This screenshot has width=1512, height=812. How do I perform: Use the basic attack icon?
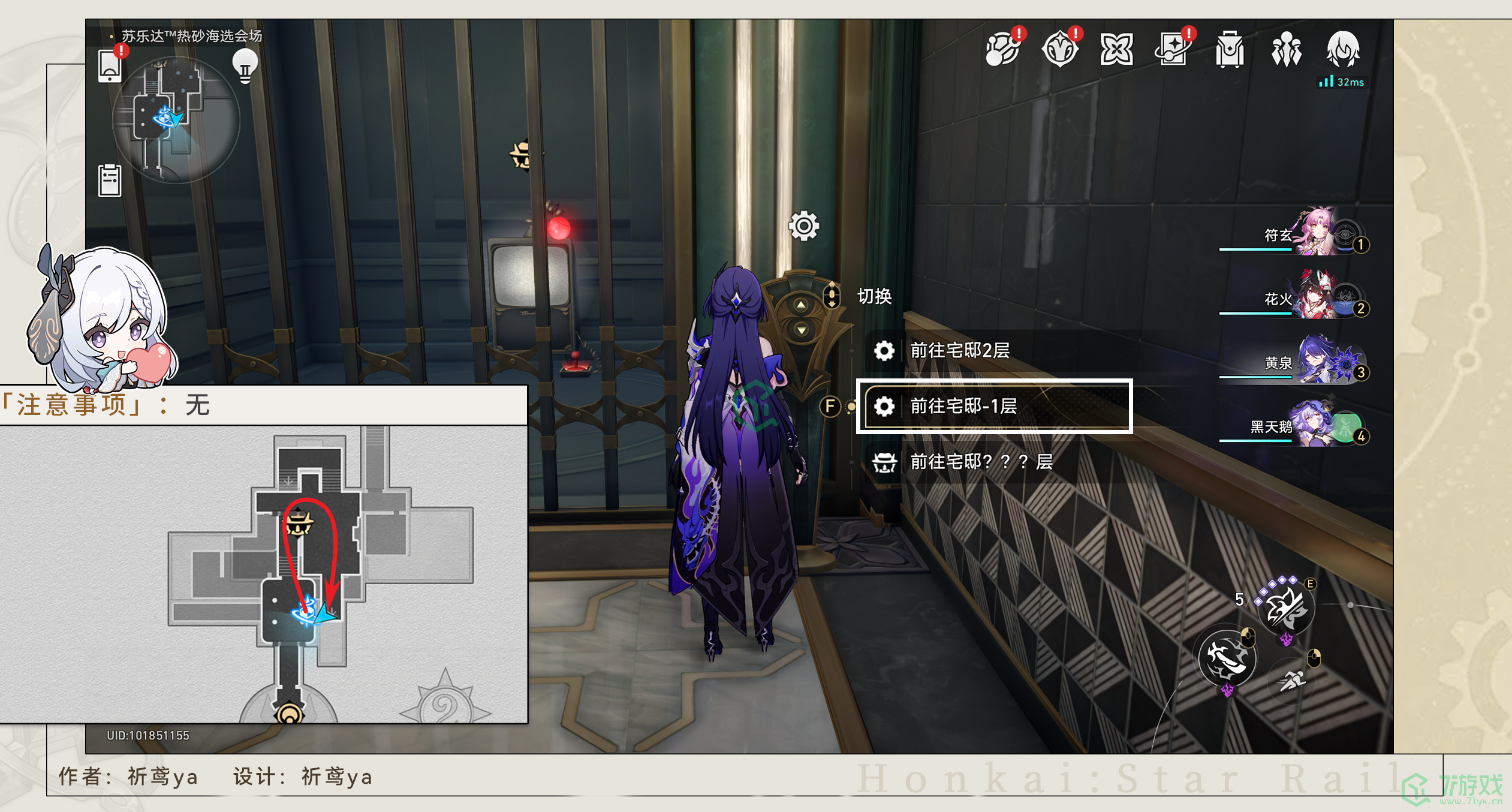pyautogui.click(x=1227, y=658)
